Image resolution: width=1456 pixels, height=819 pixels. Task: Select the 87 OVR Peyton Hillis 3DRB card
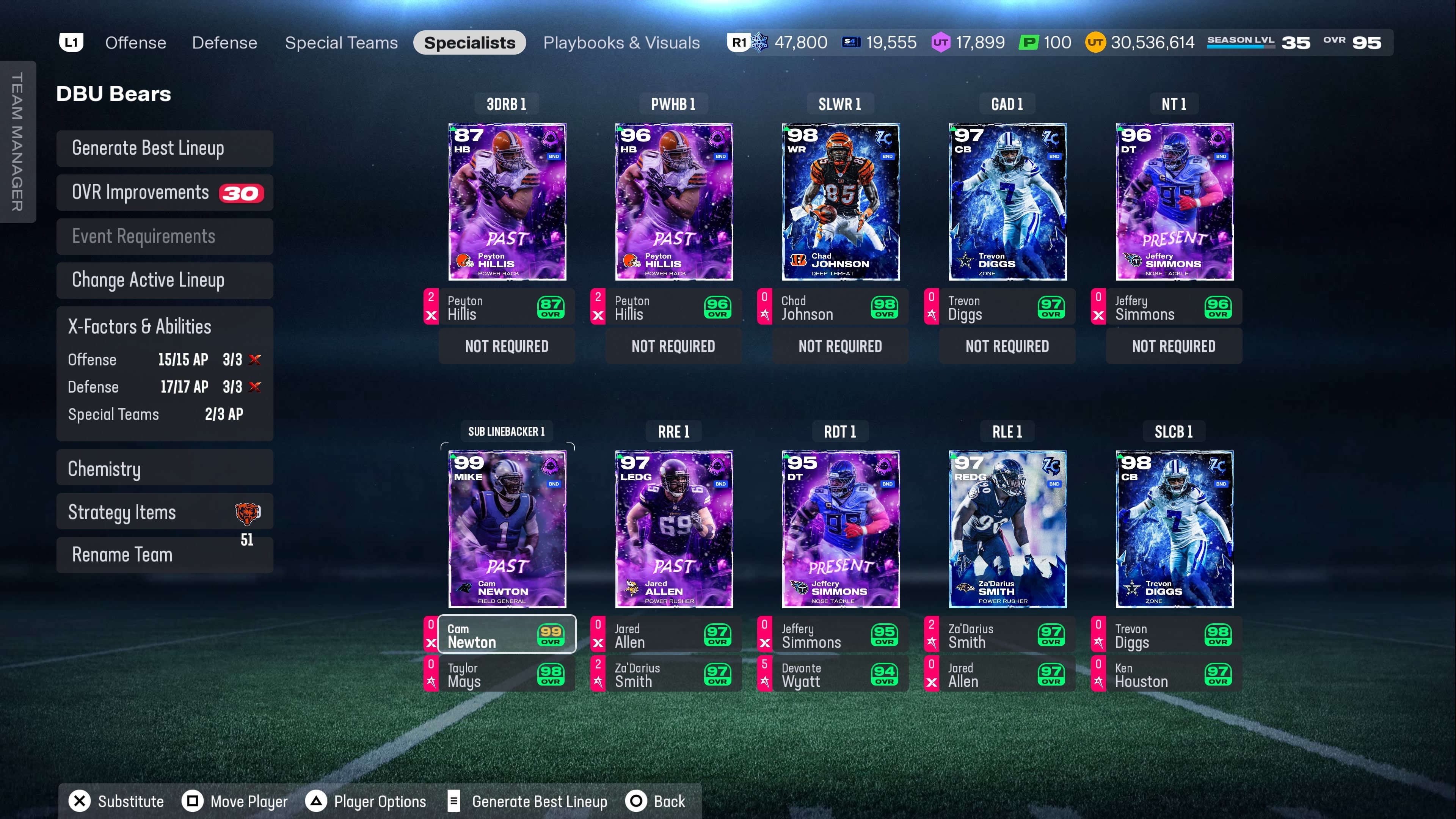click(x=507, y=202)
